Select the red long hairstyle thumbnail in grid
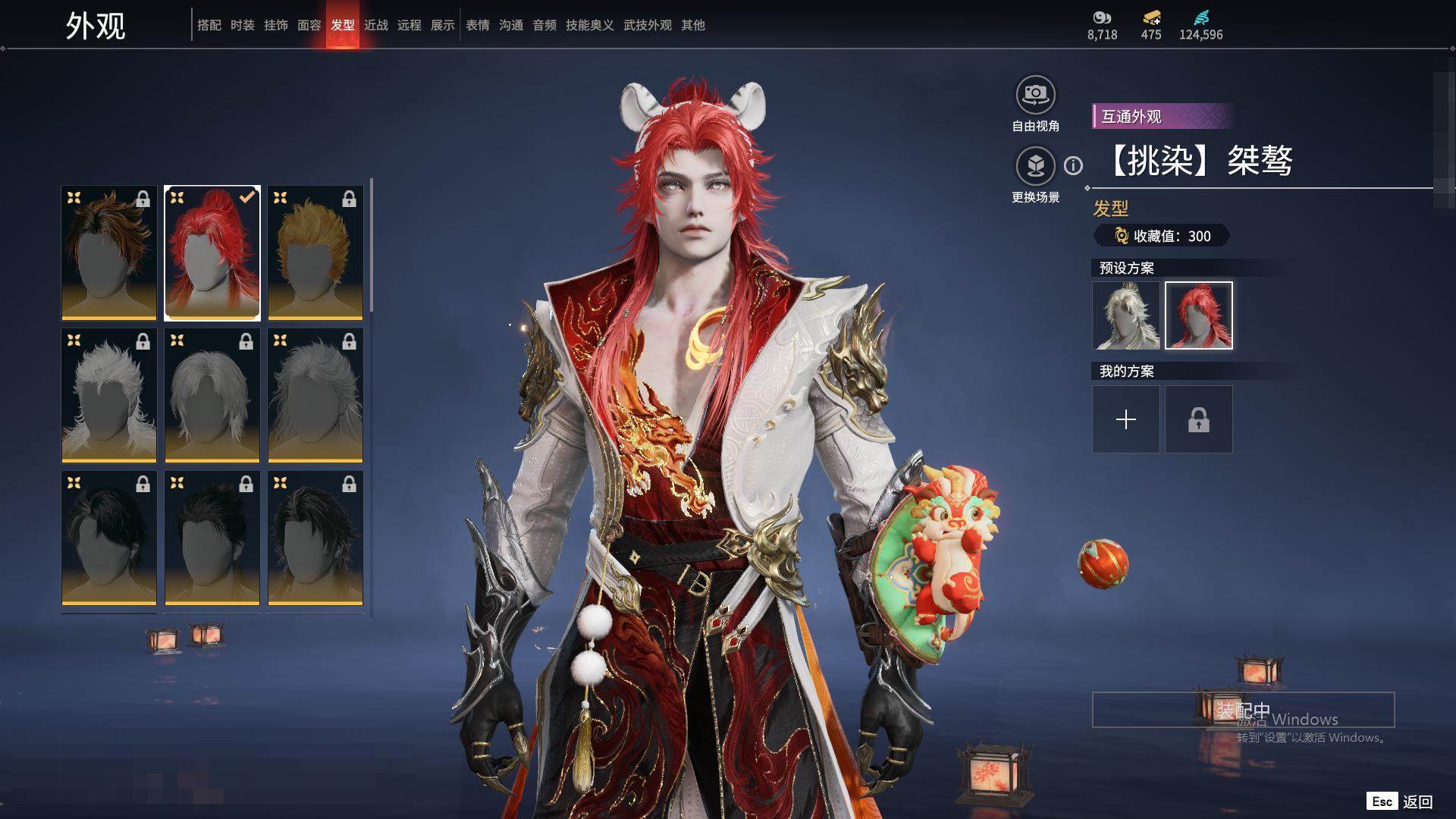The width and height of the screenshot is (1456, 819). [x=212, y=253]
